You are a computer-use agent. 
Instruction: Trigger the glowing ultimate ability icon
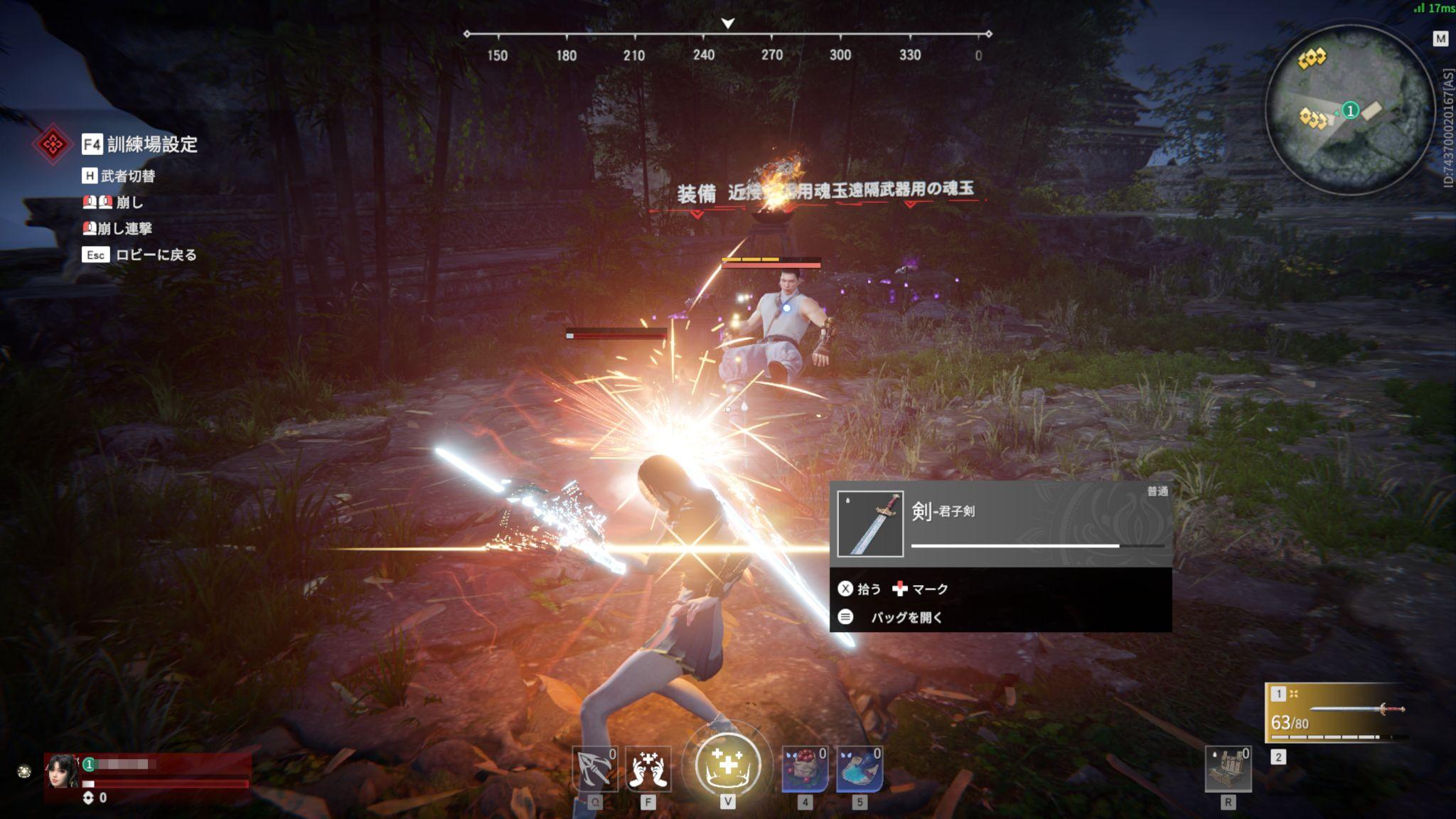[727, 766]
